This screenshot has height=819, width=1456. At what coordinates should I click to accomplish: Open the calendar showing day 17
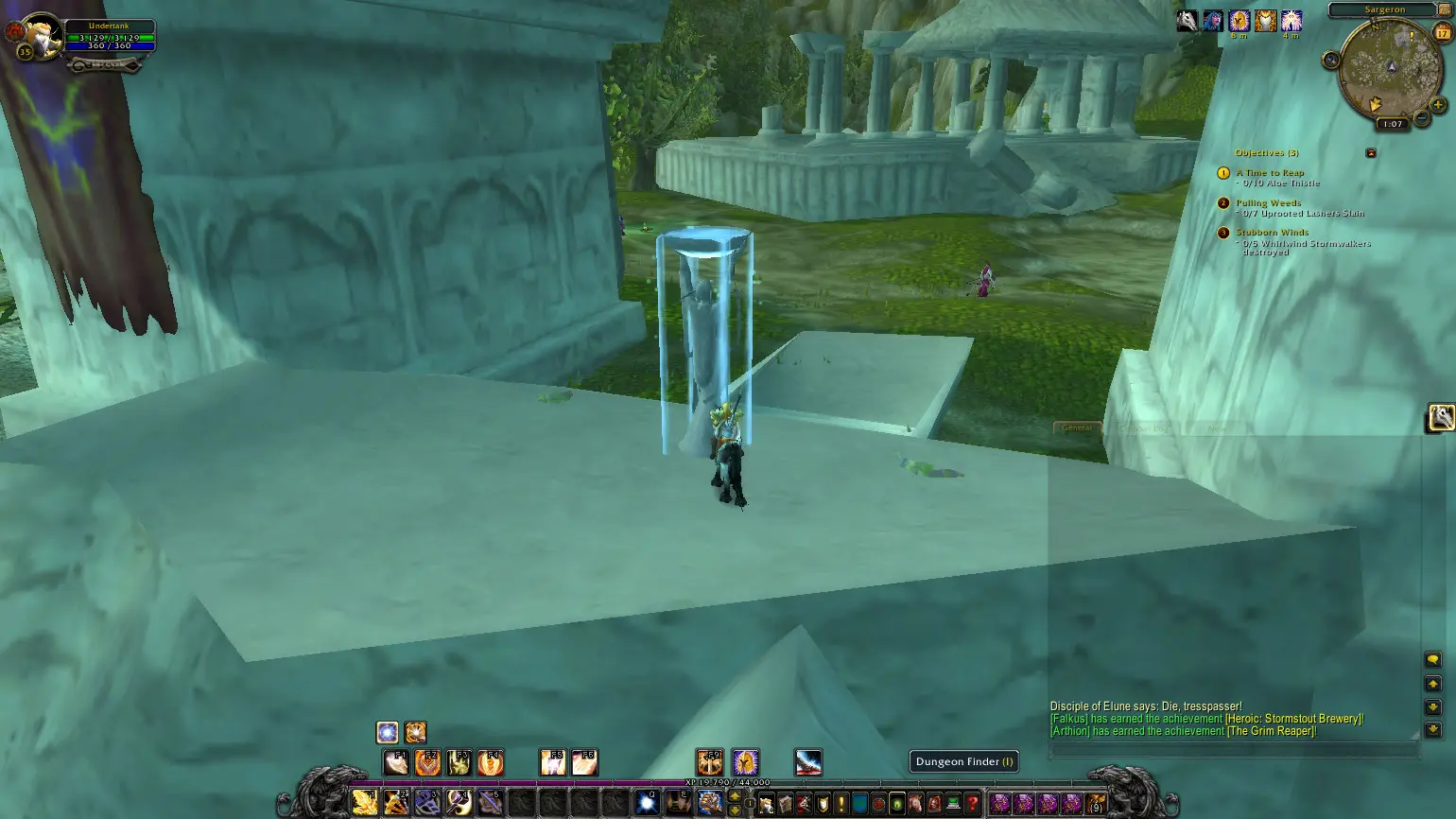(x=1443, y=32)
